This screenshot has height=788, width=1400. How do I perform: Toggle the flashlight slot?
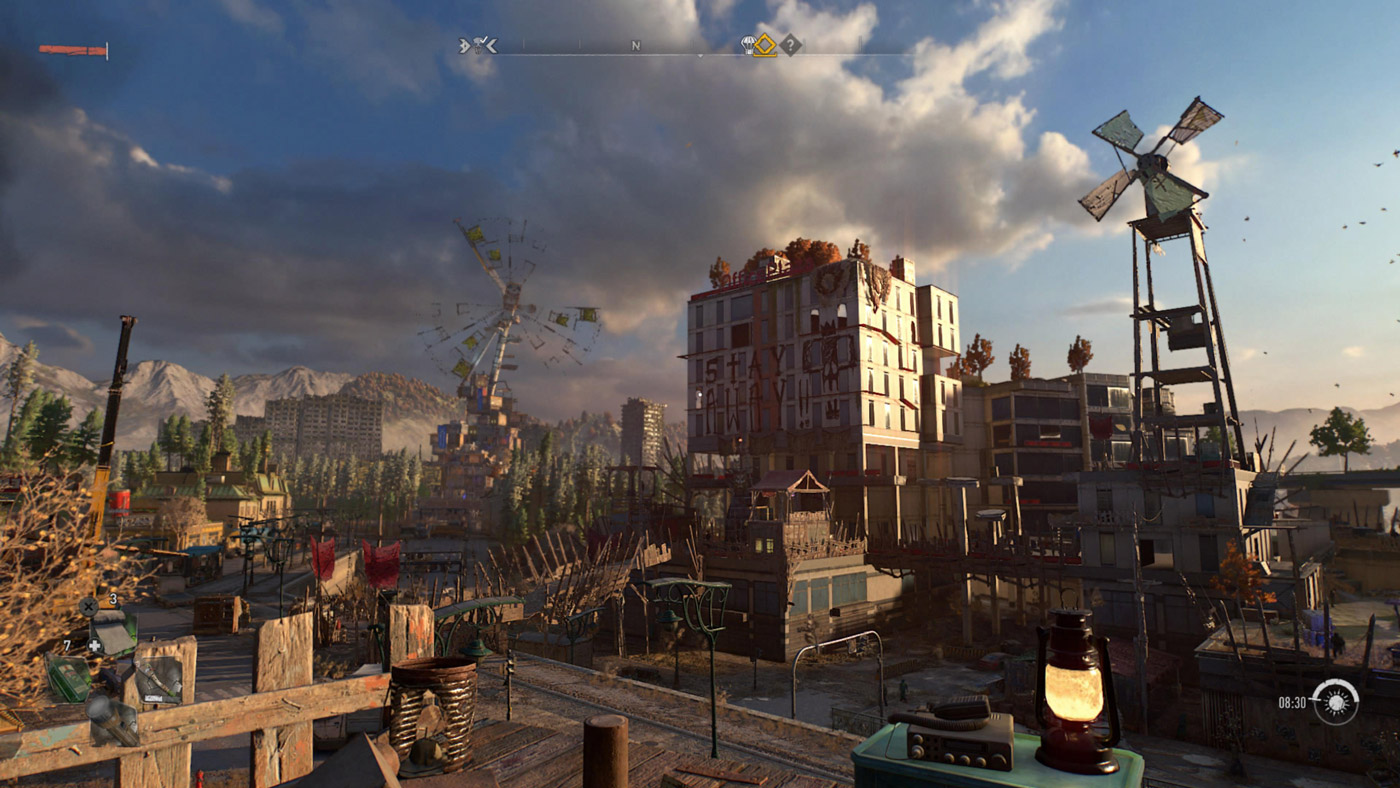click(x=110, y=720)
